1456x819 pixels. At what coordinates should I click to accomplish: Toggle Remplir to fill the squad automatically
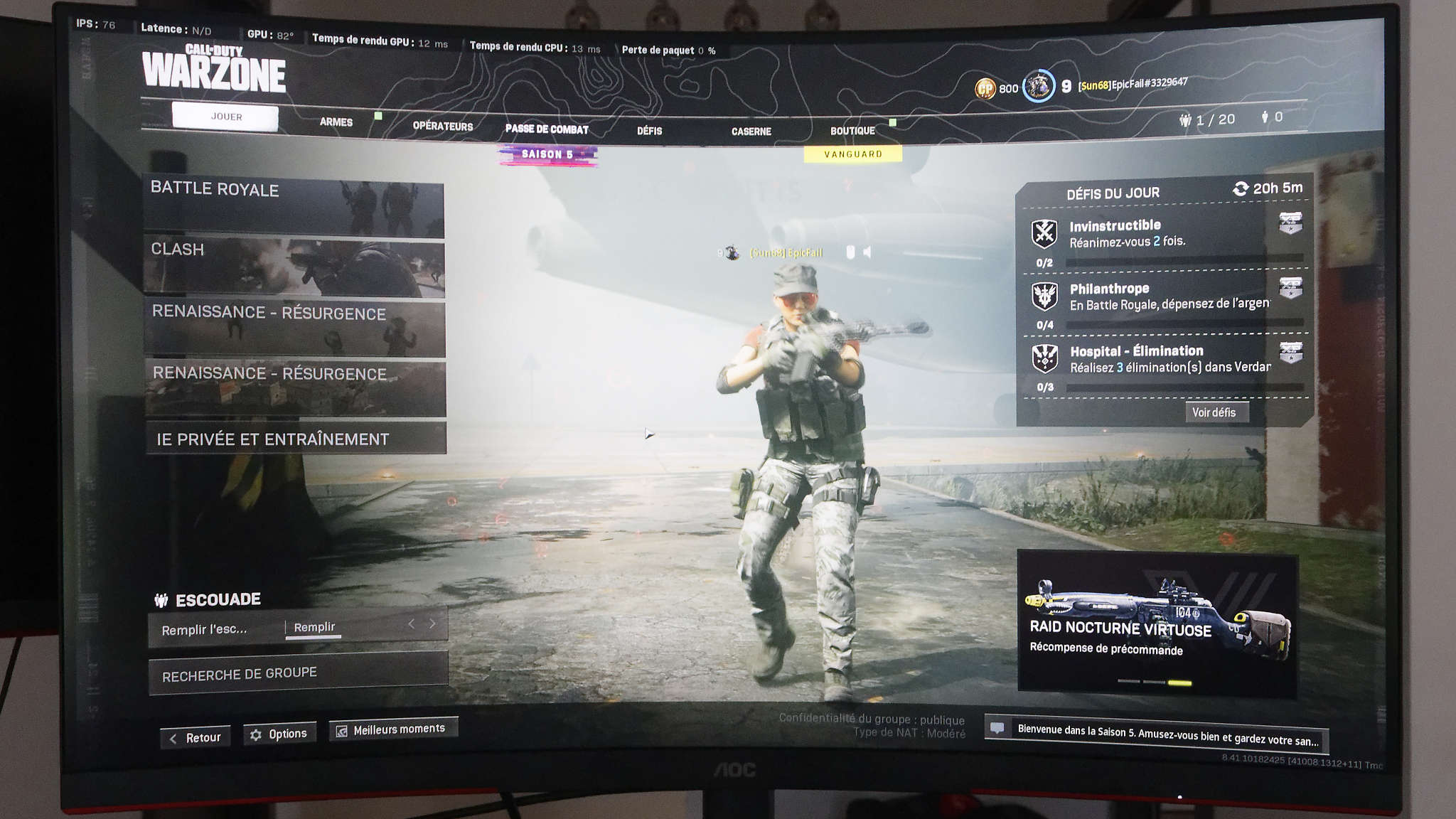click(314, 628)
